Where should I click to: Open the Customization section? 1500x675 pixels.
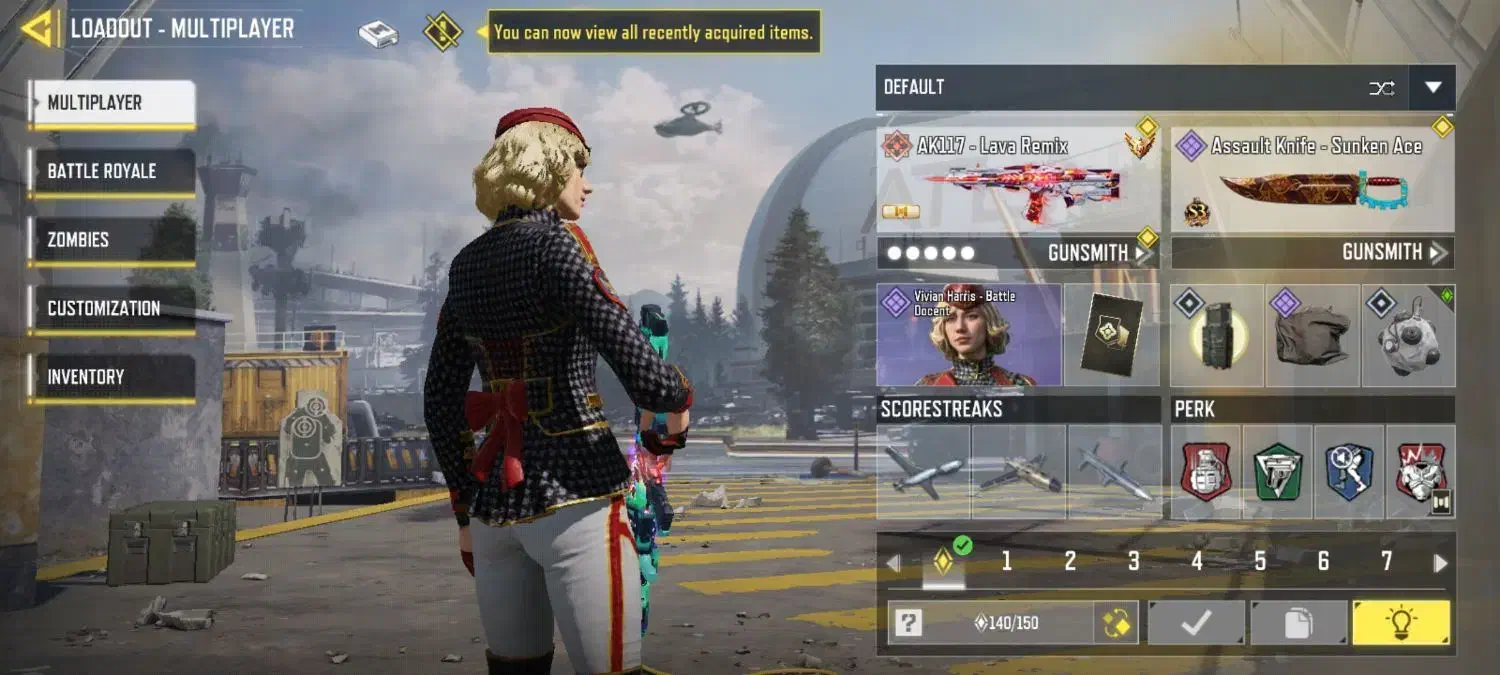tap(112, 308)
